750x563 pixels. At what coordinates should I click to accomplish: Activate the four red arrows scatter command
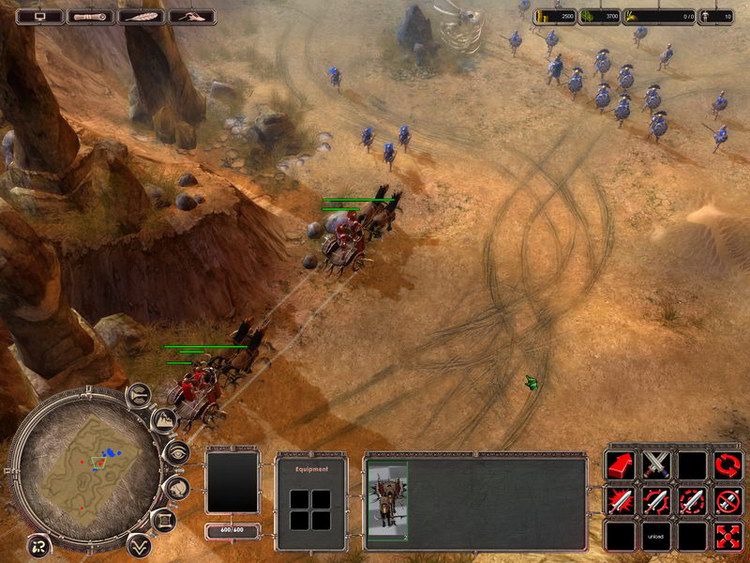pyautogui.click(x=728, y=536)
